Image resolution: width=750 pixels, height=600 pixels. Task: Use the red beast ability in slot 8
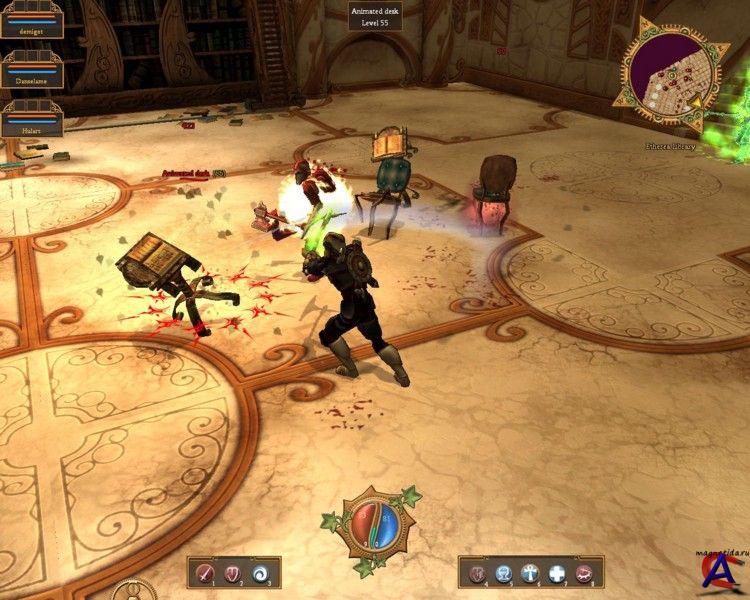(583, 573)
